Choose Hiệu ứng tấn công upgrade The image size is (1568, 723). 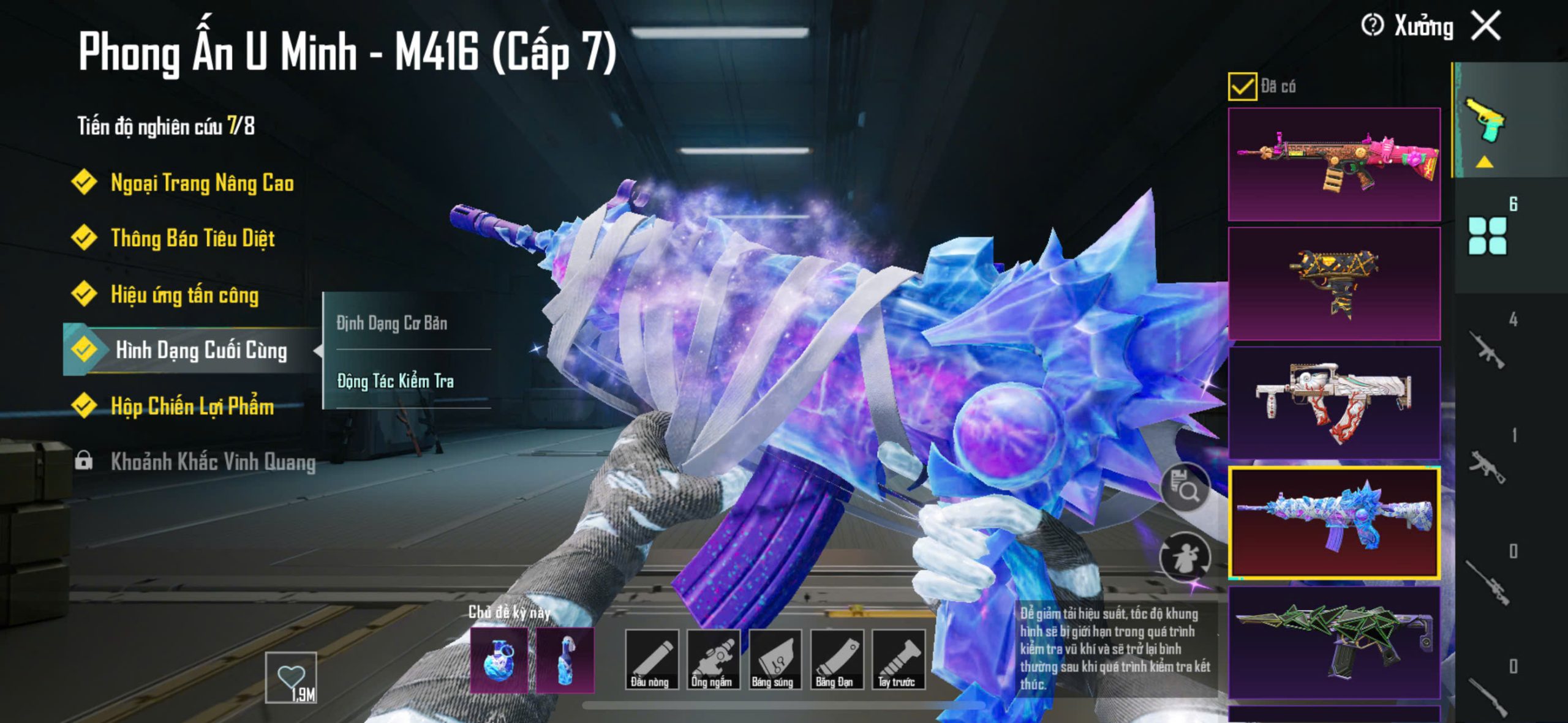(184, 295)
